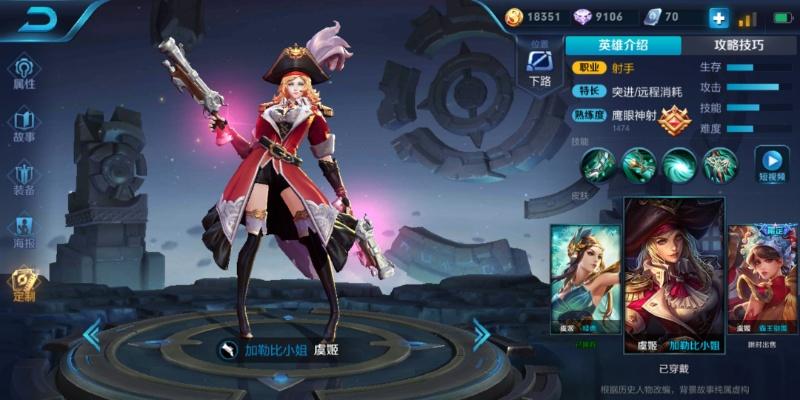
Task: Select the first skill icon in the skill row
Action: [x=600, y=163]
